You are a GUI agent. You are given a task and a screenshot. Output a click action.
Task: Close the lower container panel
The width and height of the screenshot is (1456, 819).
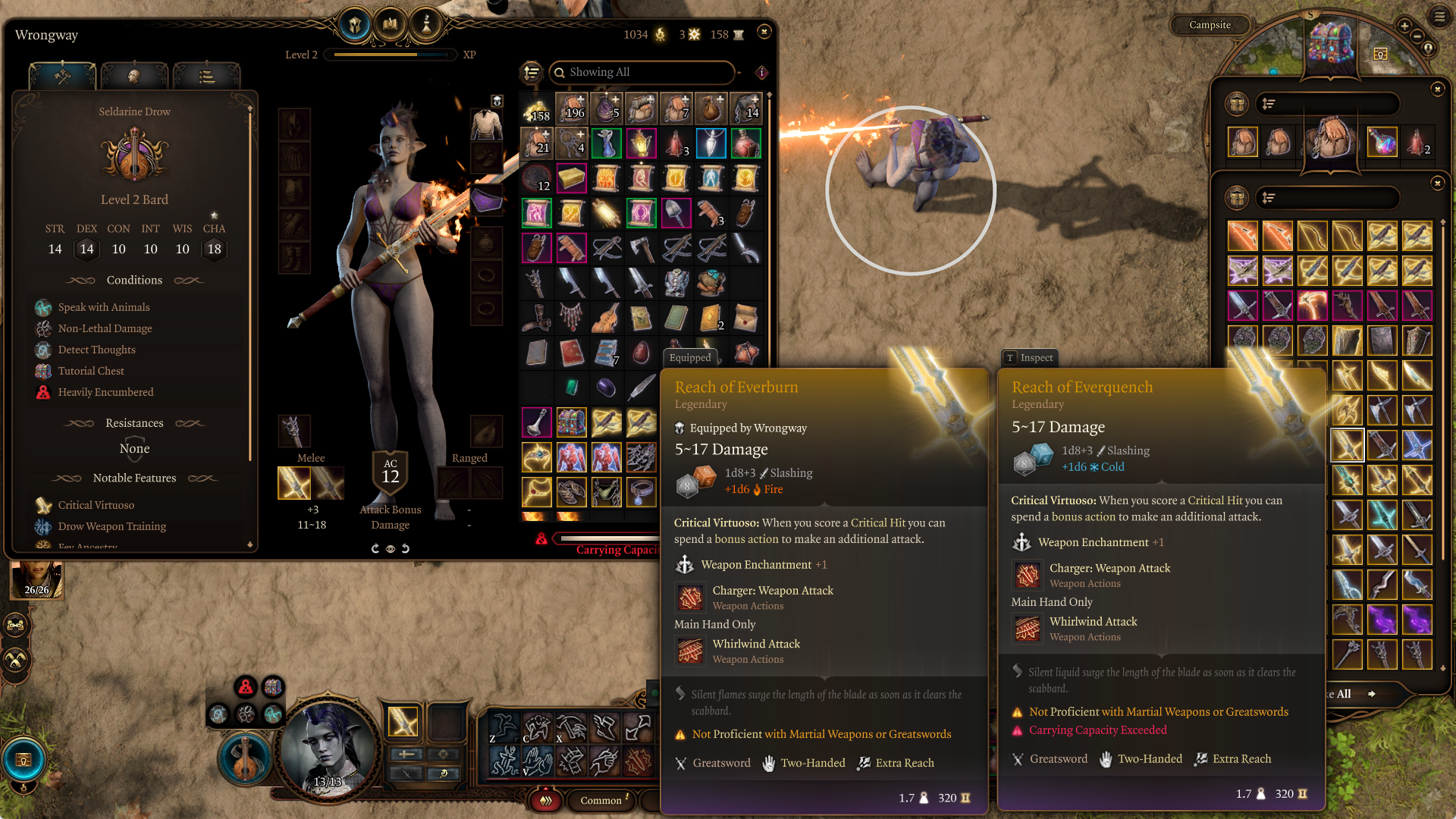click(x=1437, y=184)
